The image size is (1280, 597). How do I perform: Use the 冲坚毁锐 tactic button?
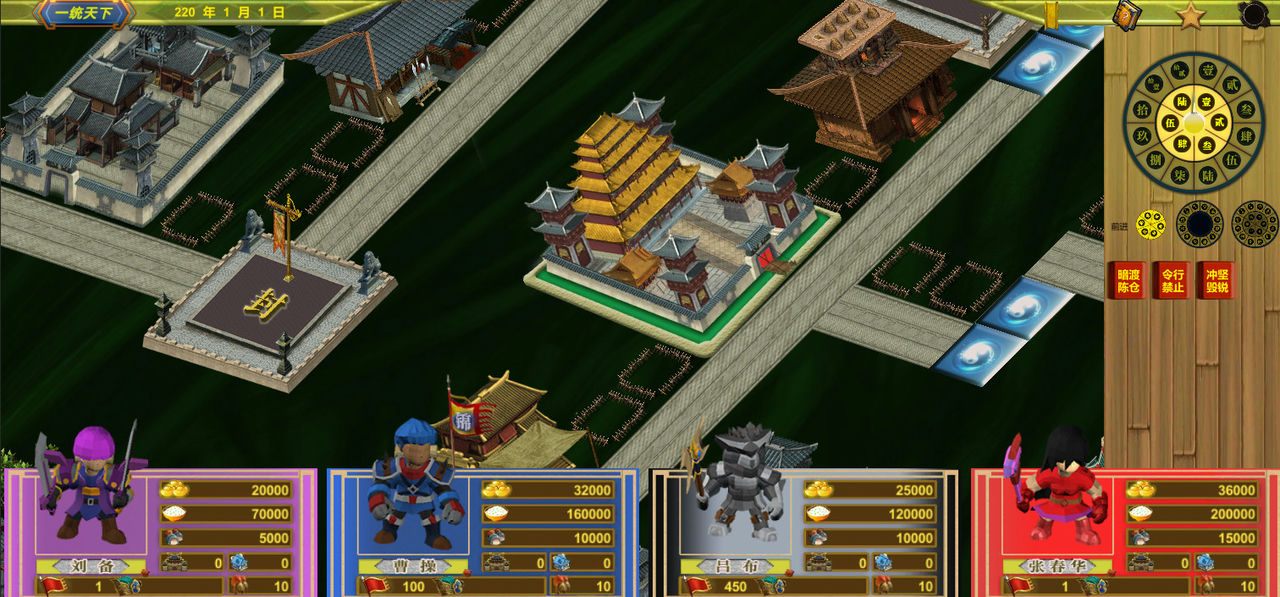tap(1217, 280)
